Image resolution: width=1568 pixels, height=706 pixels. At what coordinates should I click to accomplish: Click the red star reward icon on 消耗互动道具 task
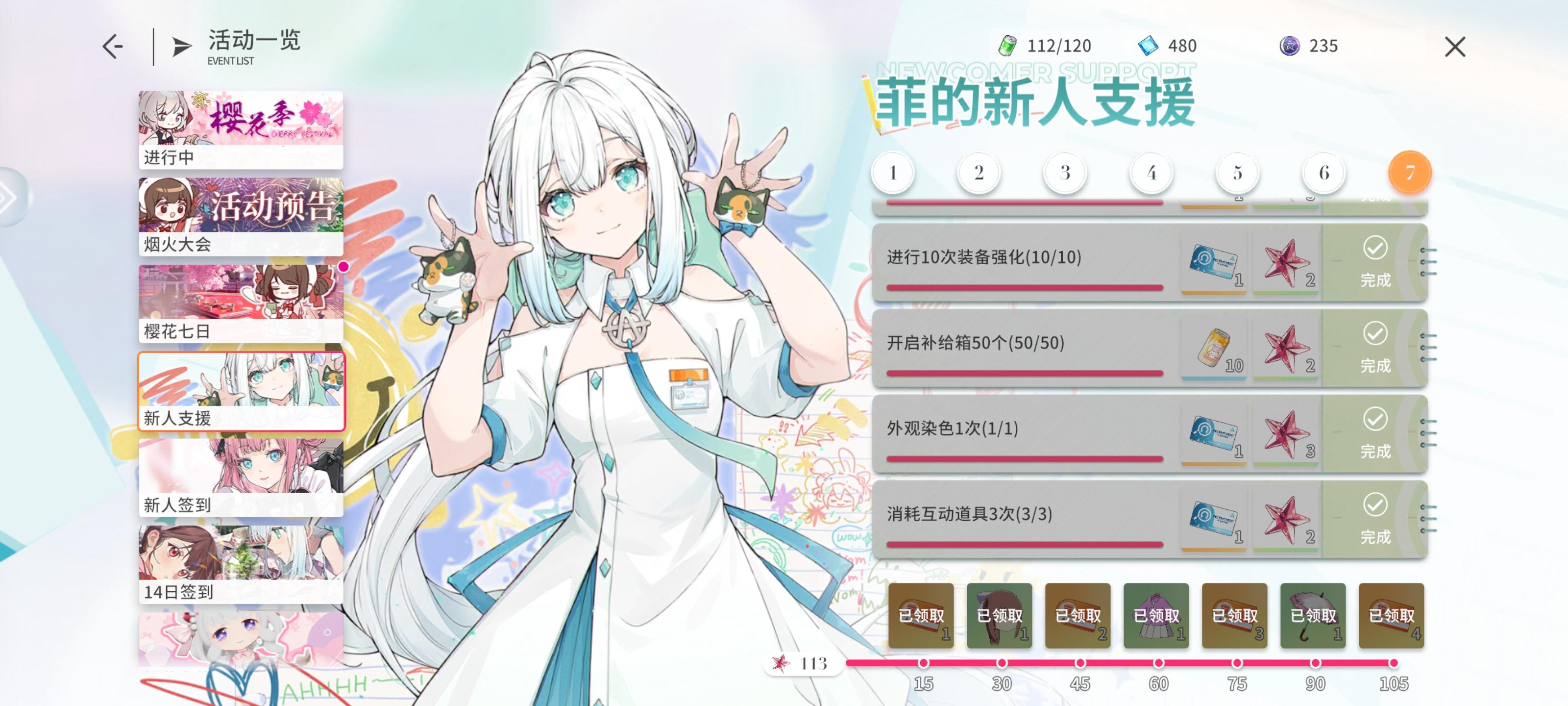[x=1288, y=520]
